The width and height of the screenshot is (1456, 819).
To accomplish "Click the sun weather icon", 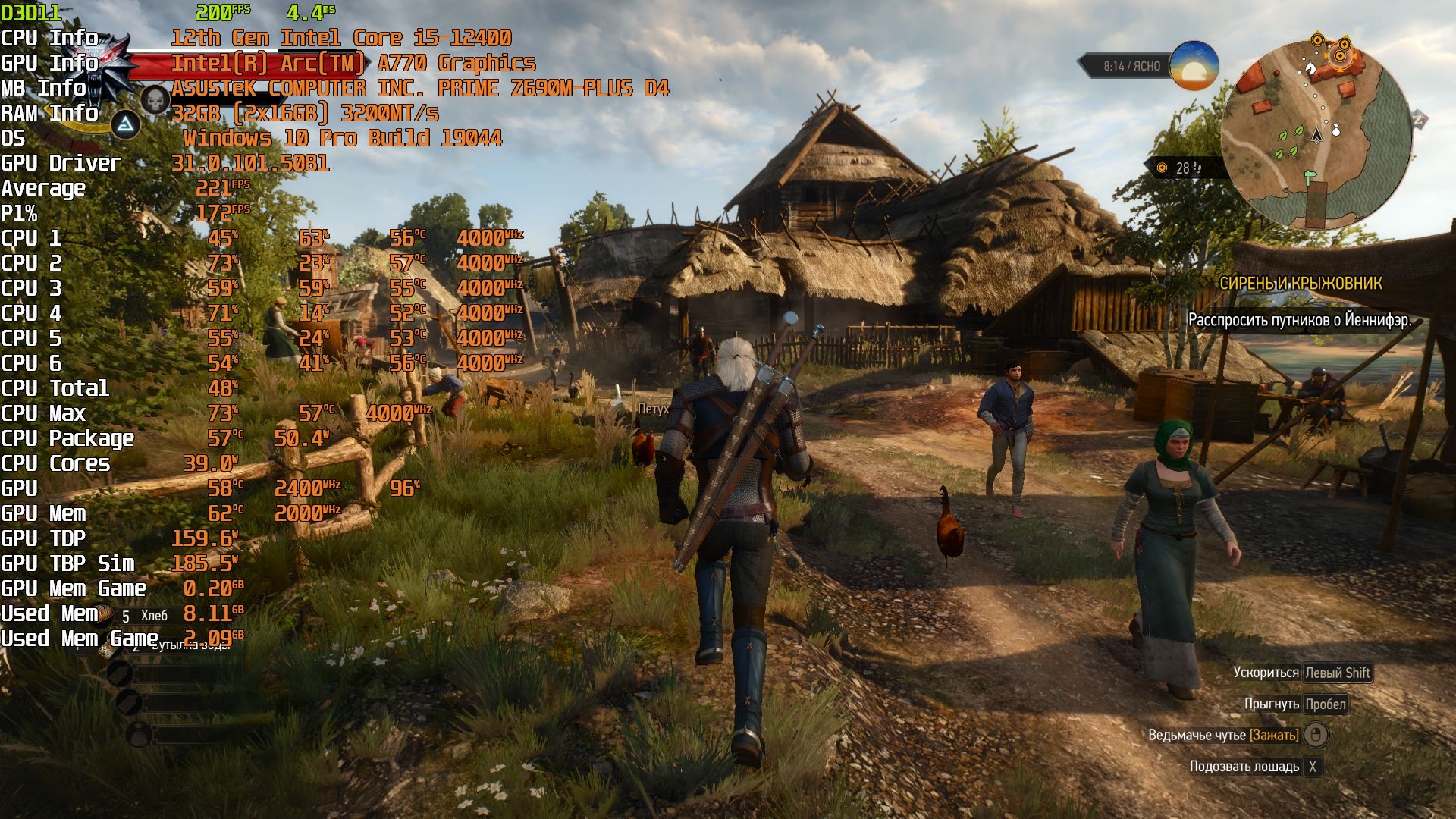I will [x=1194, y=67].
